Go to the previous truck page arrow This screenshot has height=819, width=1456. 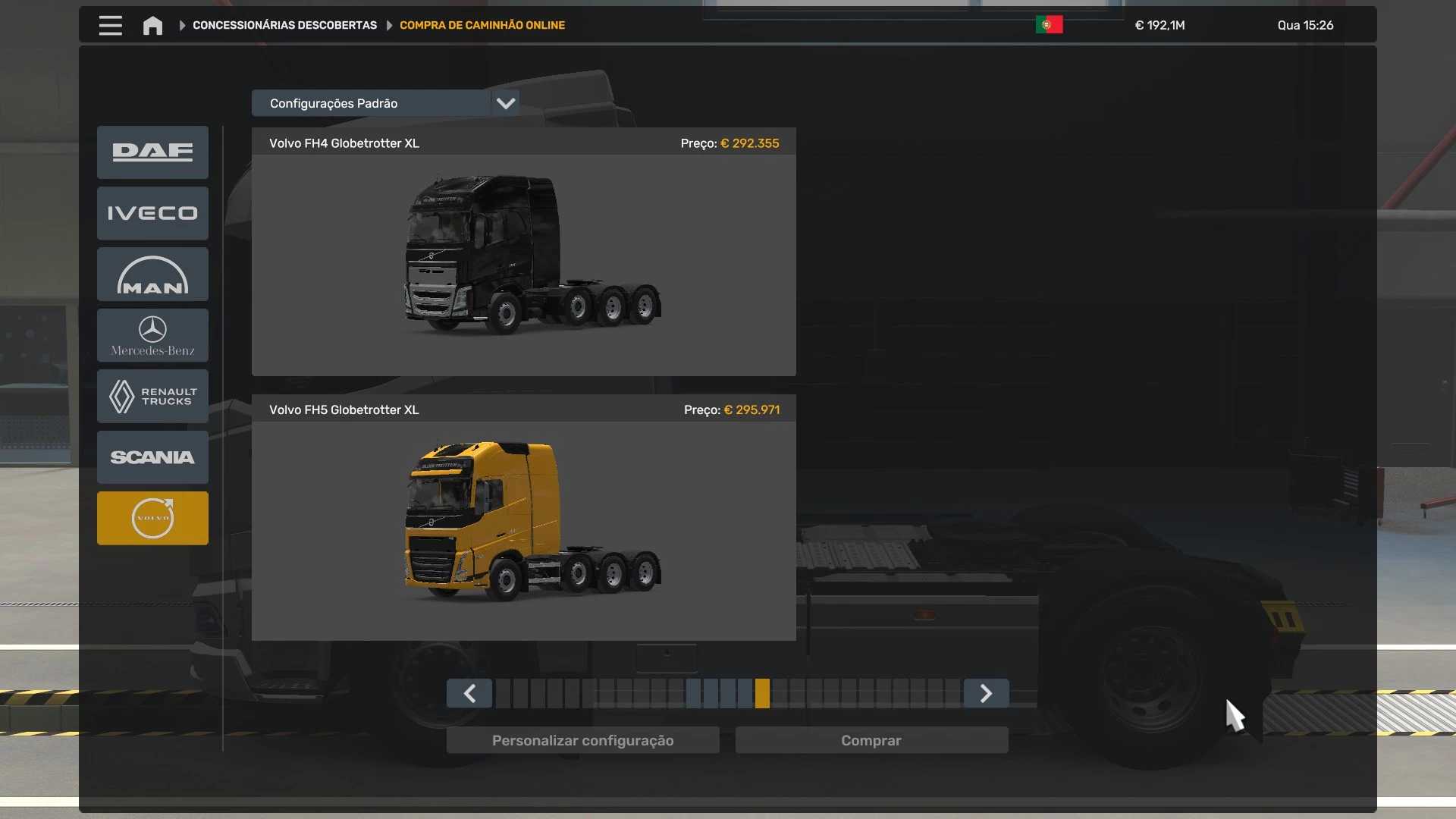click(x=469, y=694)
